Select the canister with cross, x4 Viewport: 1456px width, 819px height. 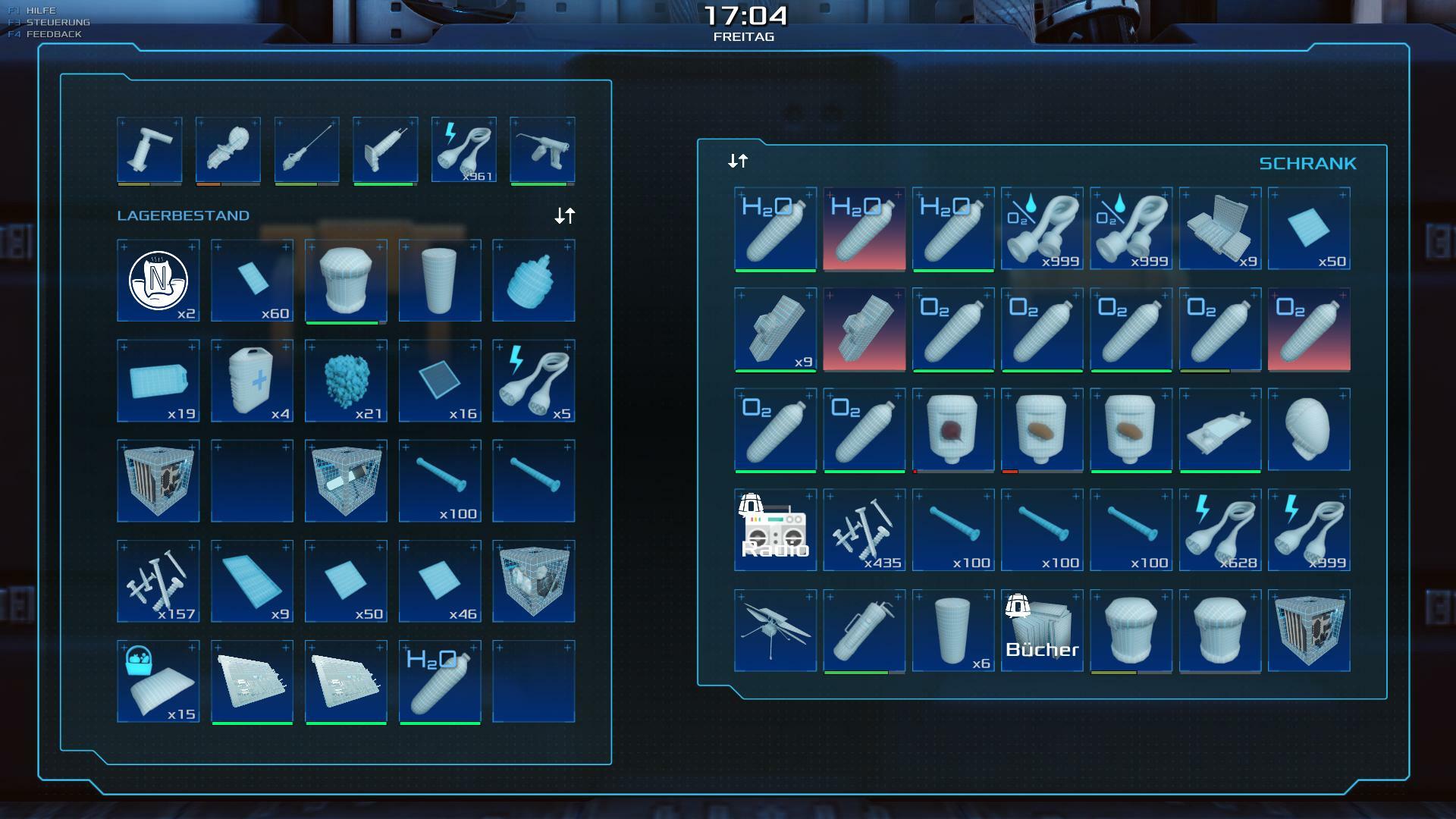[252, 381]
